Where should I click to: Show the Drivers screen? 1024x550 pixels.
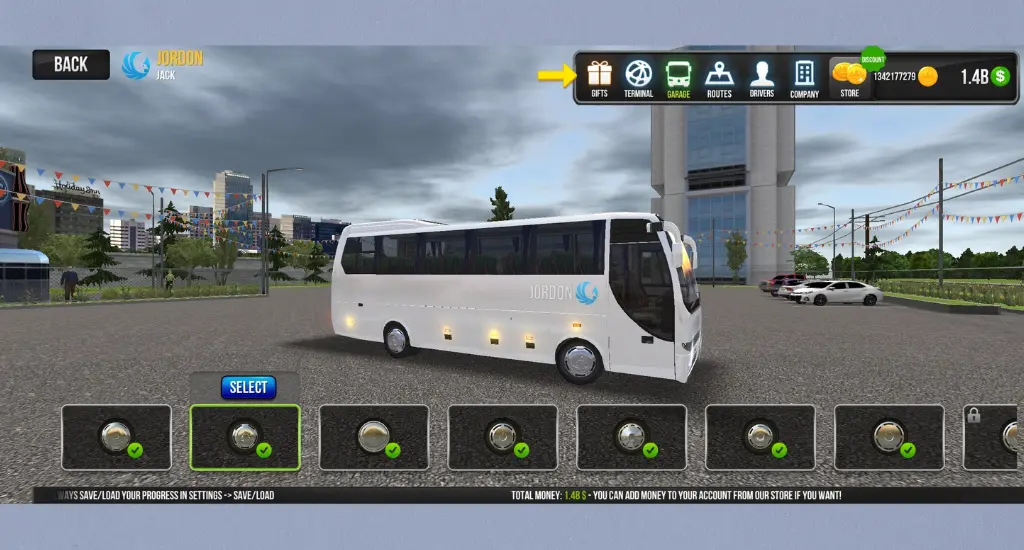click(x=761, y=78)
